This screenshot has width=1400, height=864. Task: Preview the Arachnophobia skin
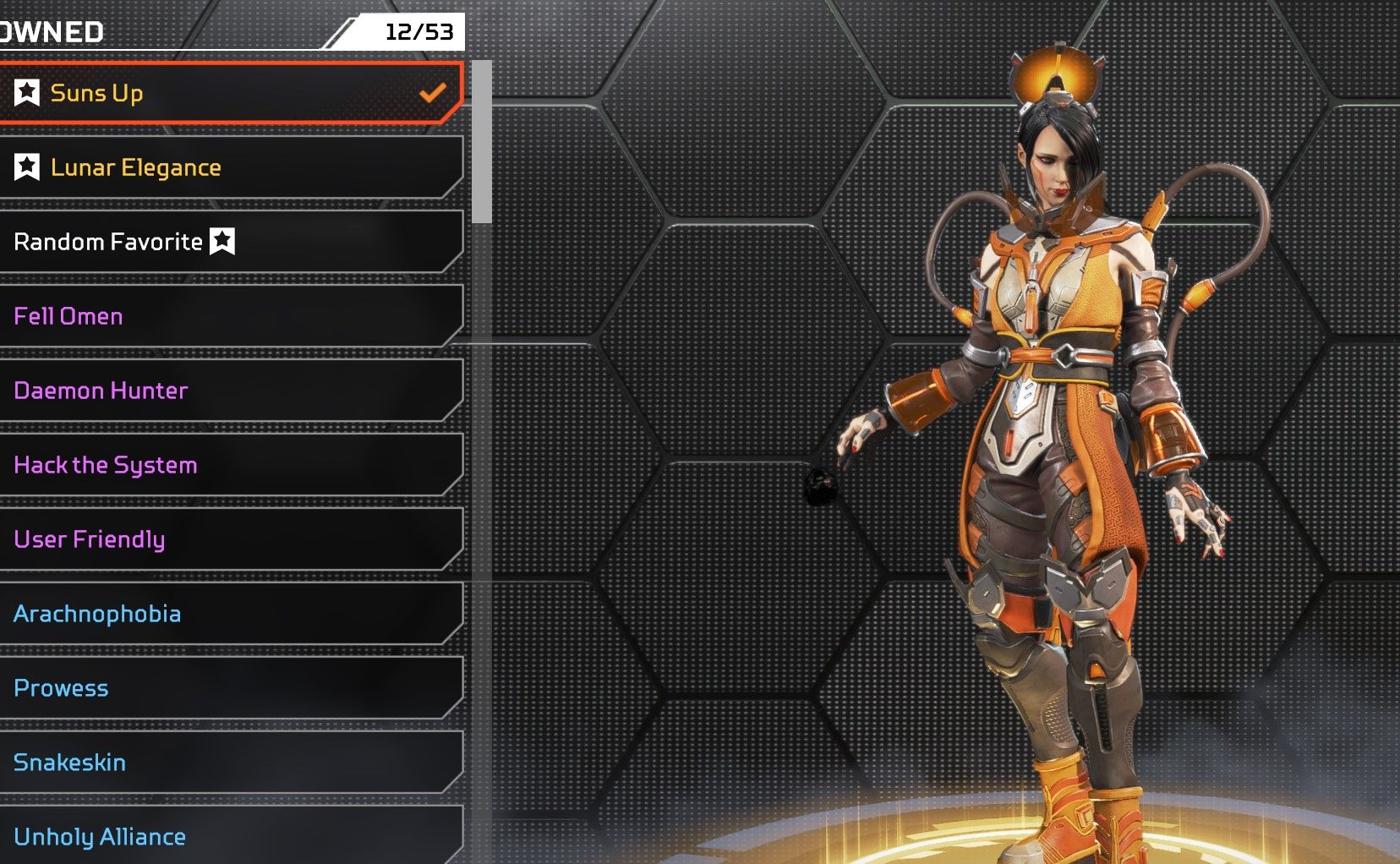228,614
